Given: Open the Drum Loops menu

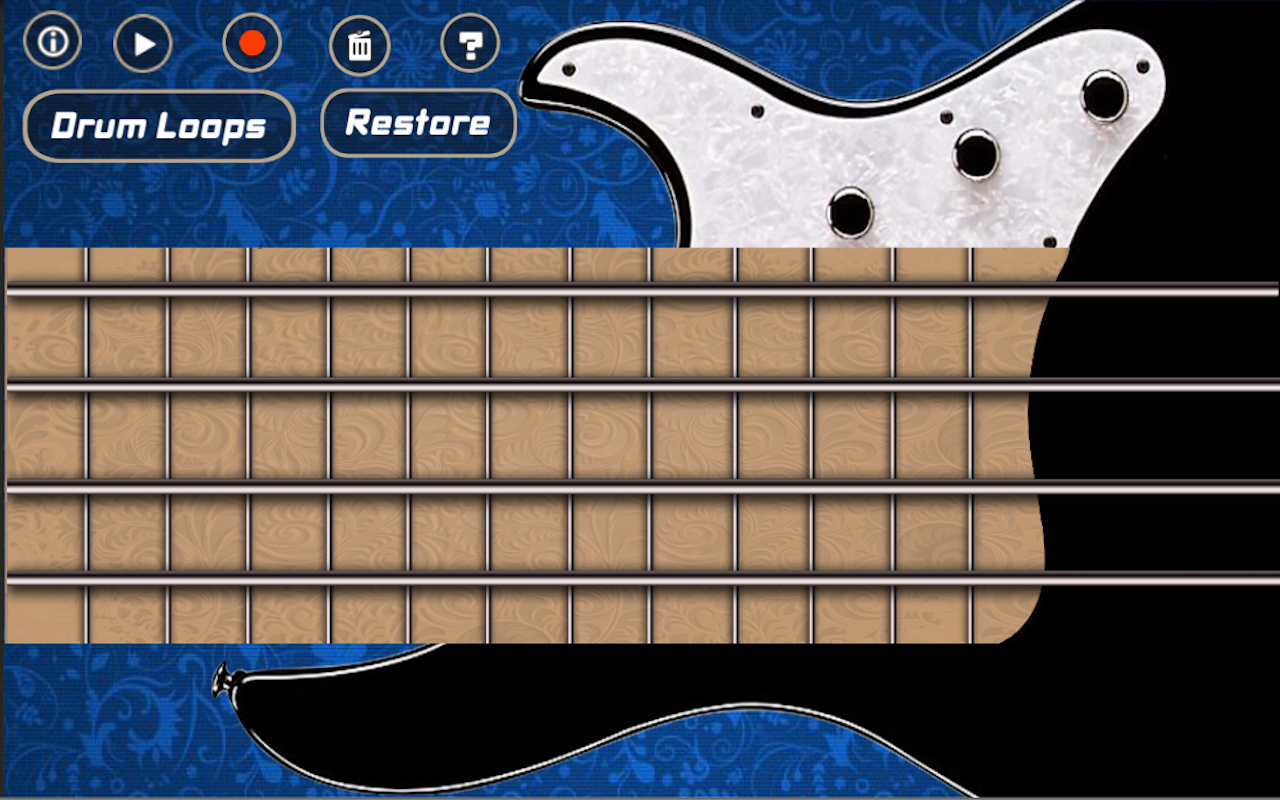Looking at the screenshot, I should pos(158,125).
